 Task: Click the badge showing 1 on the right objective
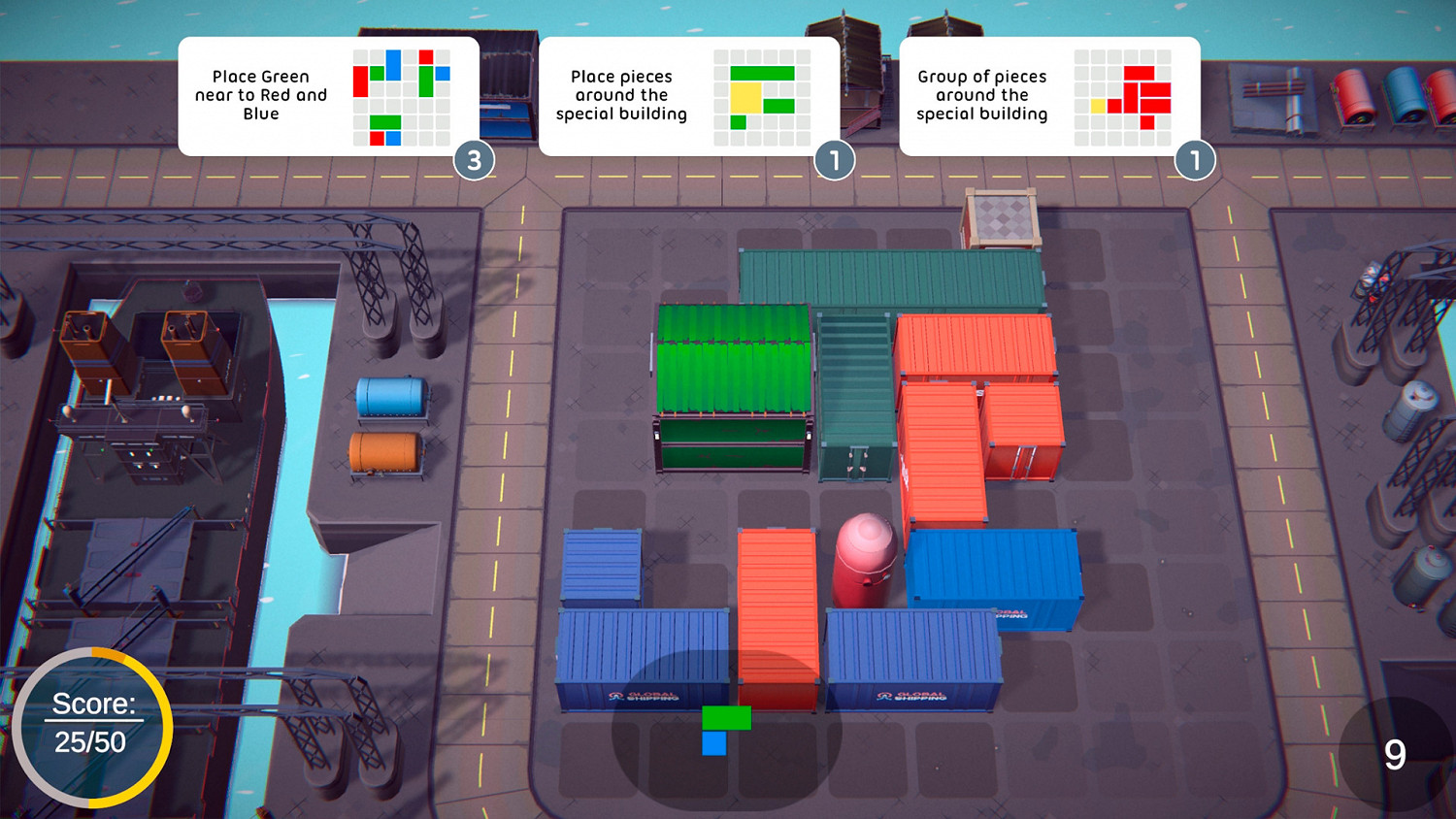point(1196,162)
